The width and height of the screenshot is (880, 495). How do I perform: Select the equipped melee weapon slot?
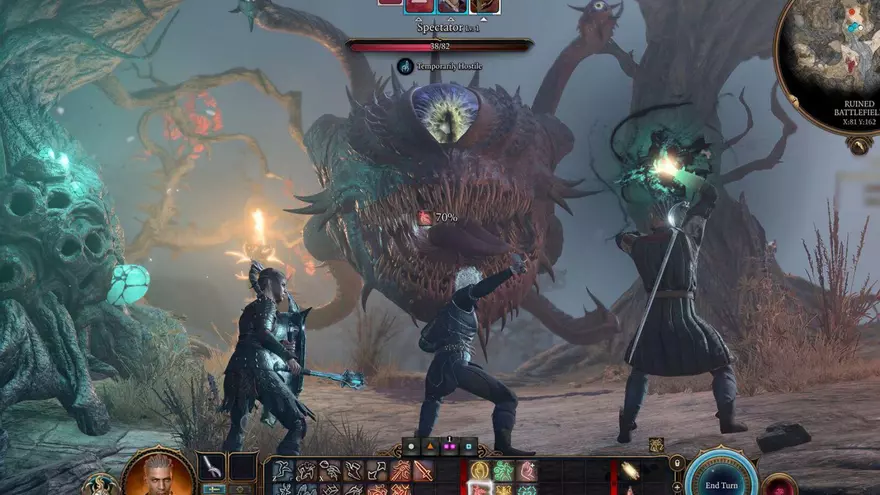[212, 466]
